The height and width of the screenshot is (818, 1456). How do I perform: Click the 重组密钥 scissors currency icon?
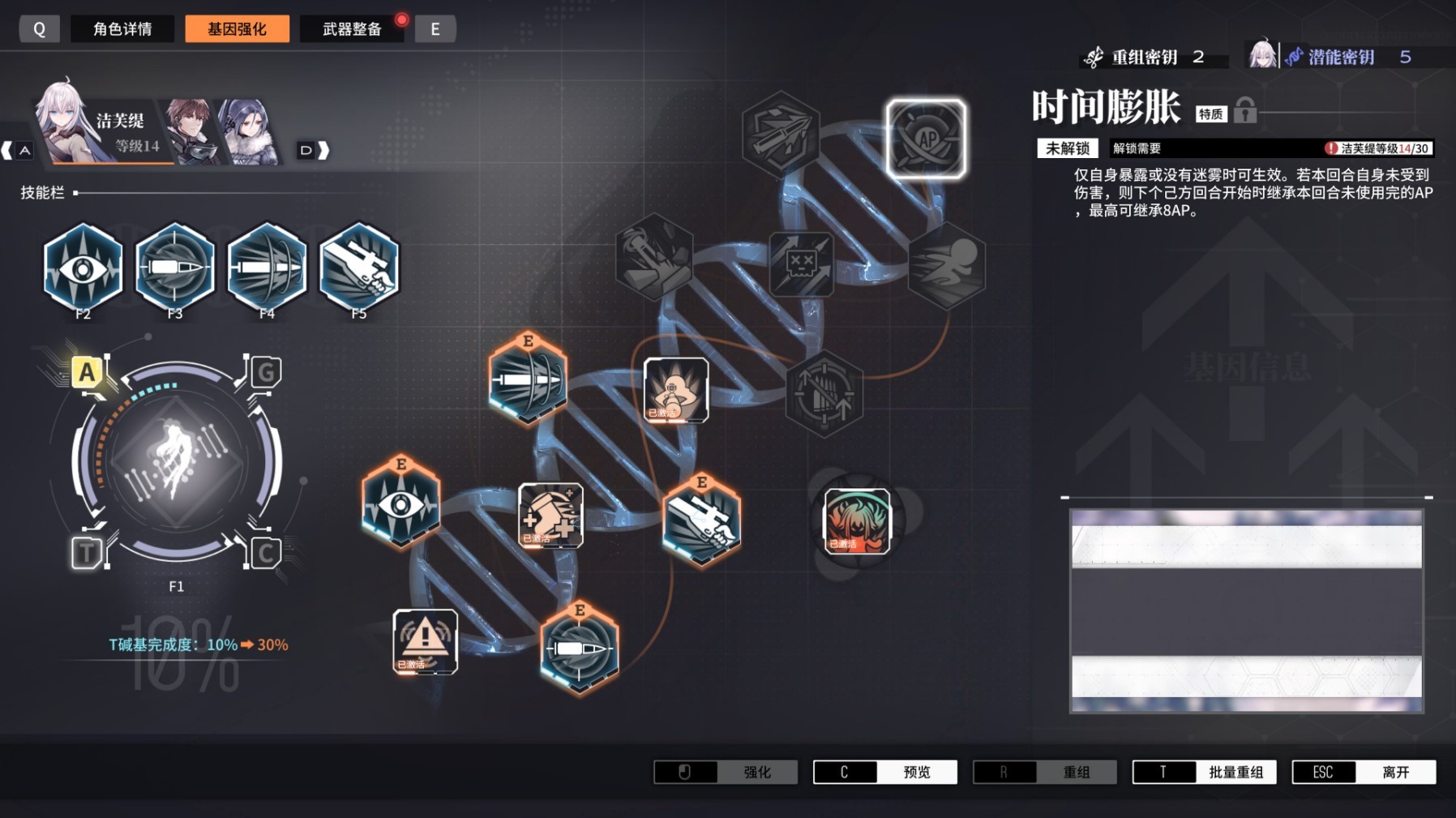tap(1096, 57)
